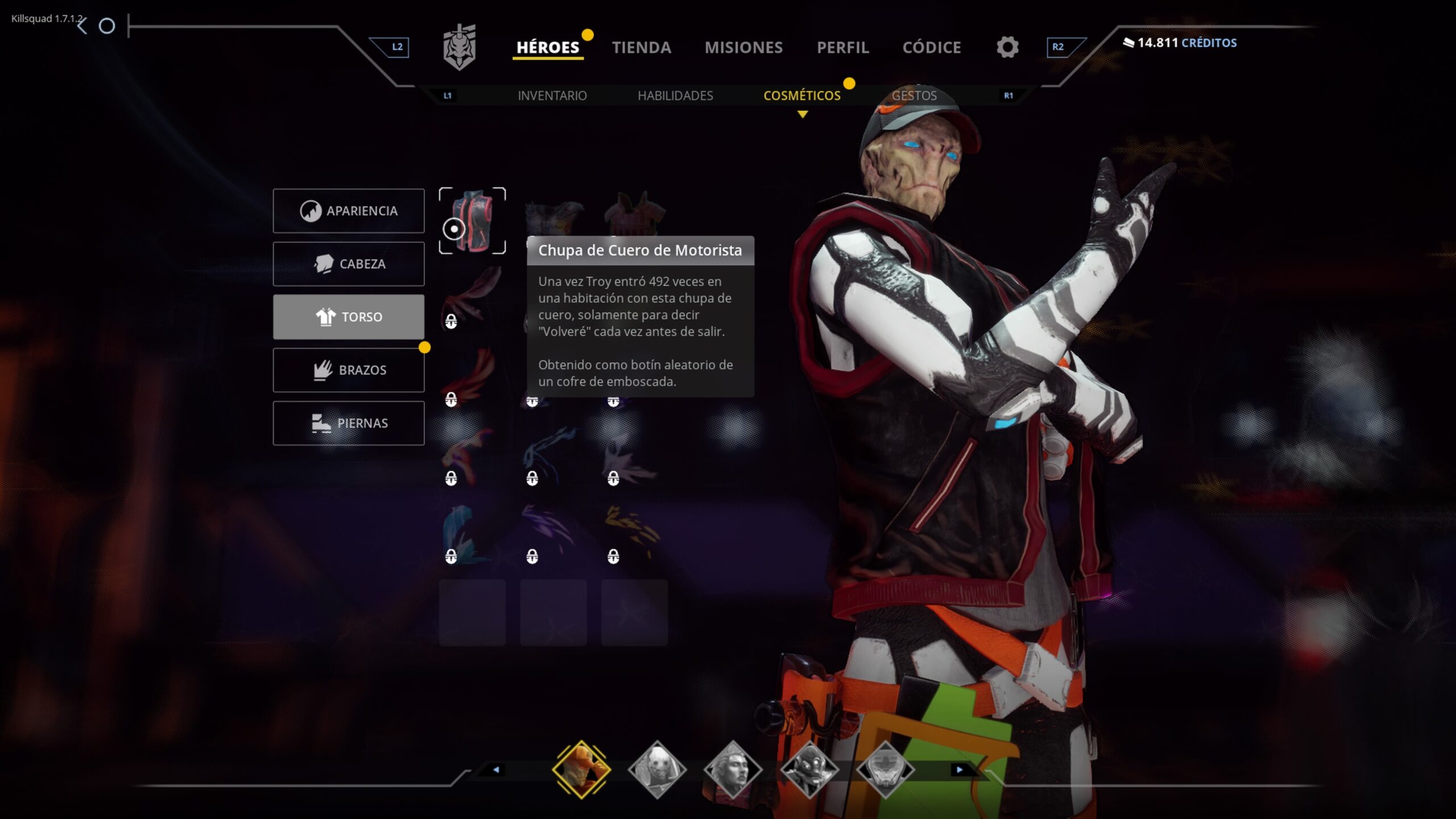Click the right arrow of hero selector

(x=959, y=770)
